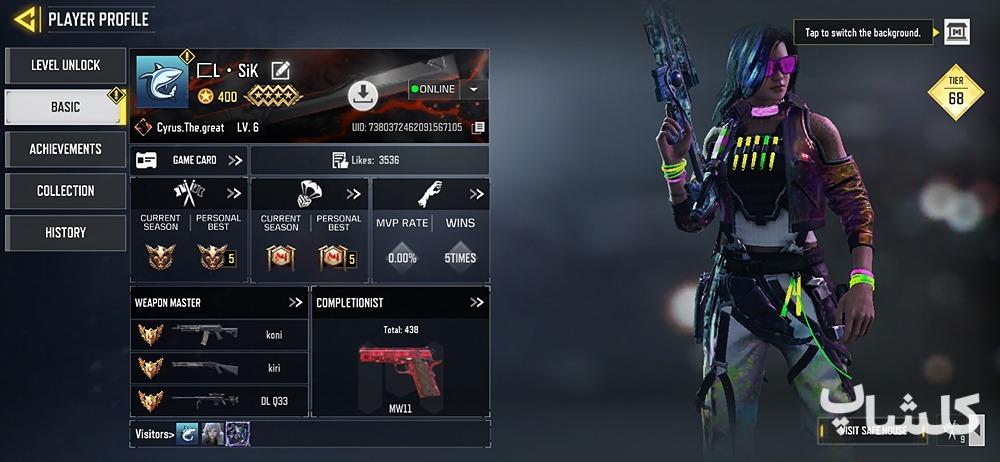Screen dimensions: 1000x462
Task: Click the Likes counter button
Action: coord(368,160)
